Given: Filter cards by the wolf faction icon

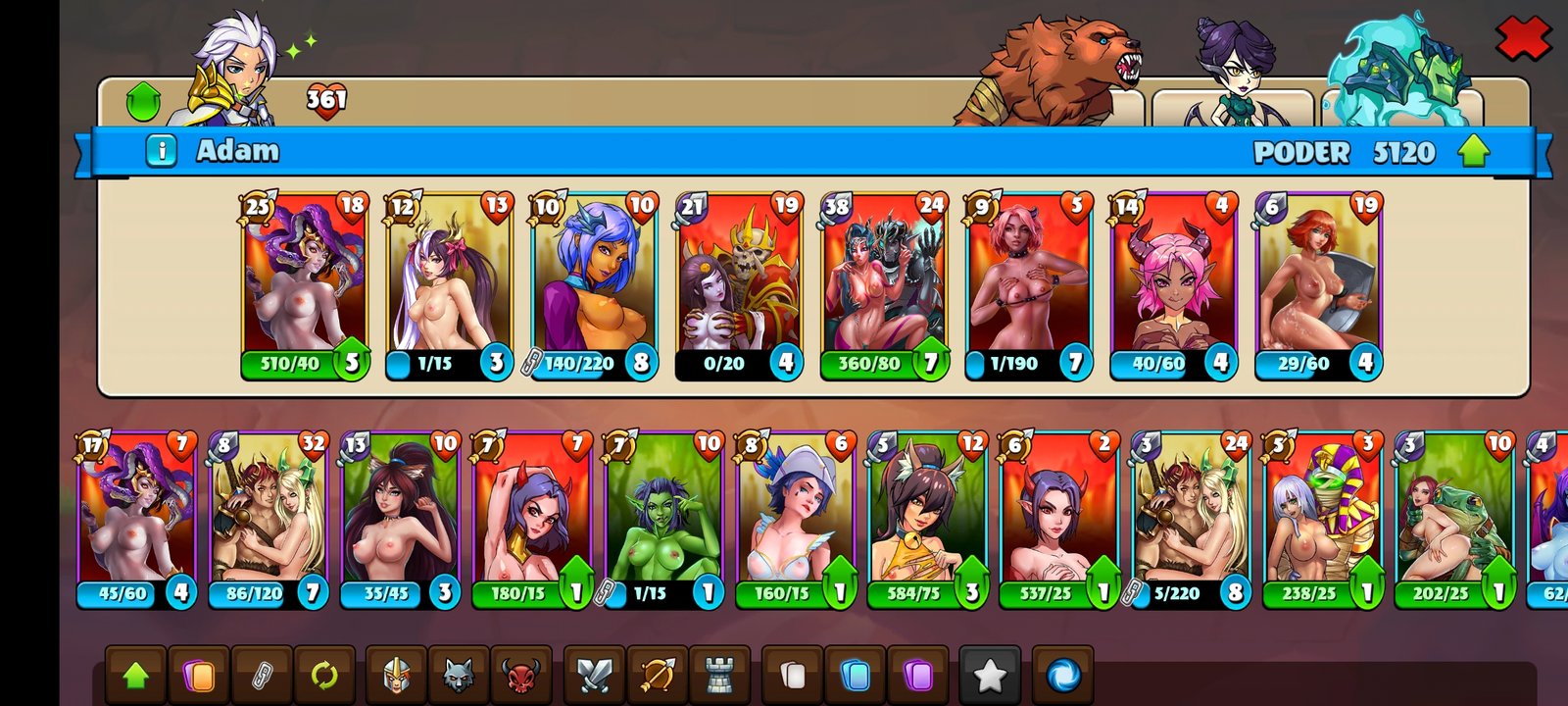Looking at the screenshot, I should point(458,675).
